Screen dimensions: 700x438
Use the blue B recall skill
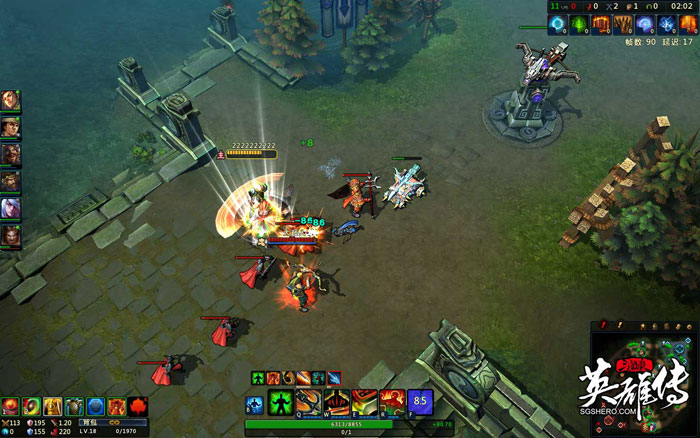(254, 404)
